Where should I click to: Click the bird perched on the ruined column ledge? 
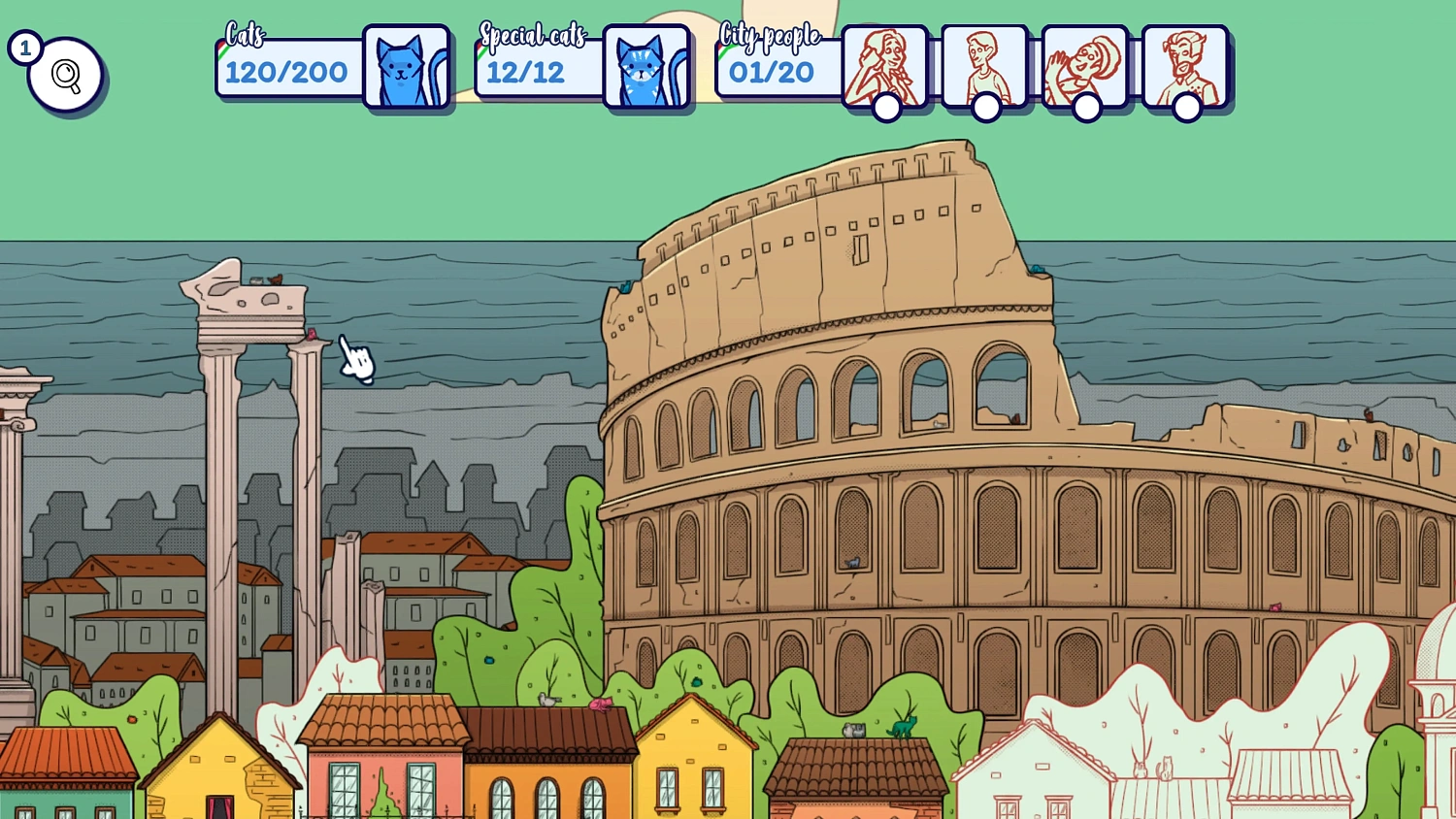pyautogui.click(x=275, y=278)
